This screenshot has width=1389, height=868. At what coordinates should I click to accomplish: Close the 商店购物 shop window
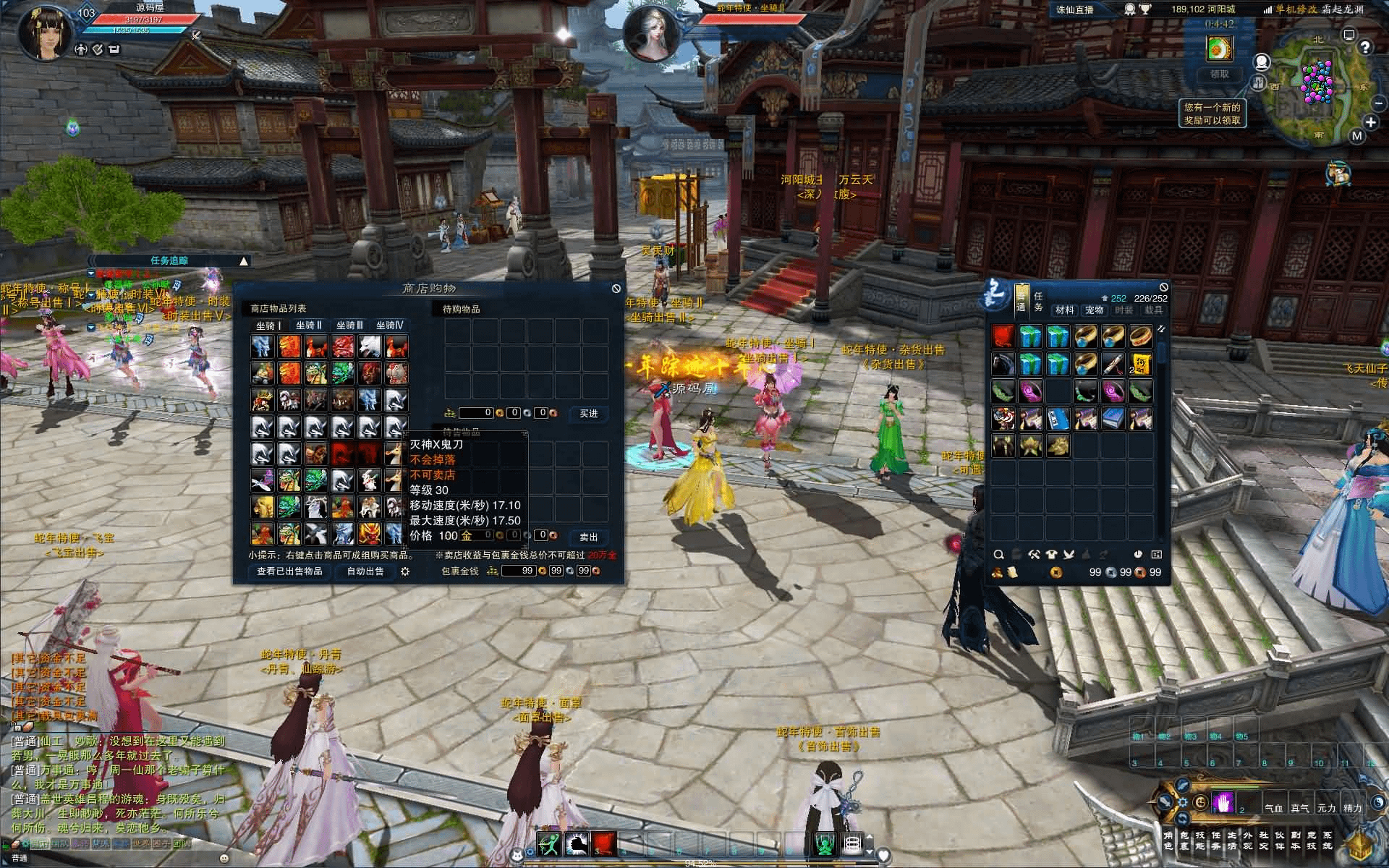coord(616,289)
